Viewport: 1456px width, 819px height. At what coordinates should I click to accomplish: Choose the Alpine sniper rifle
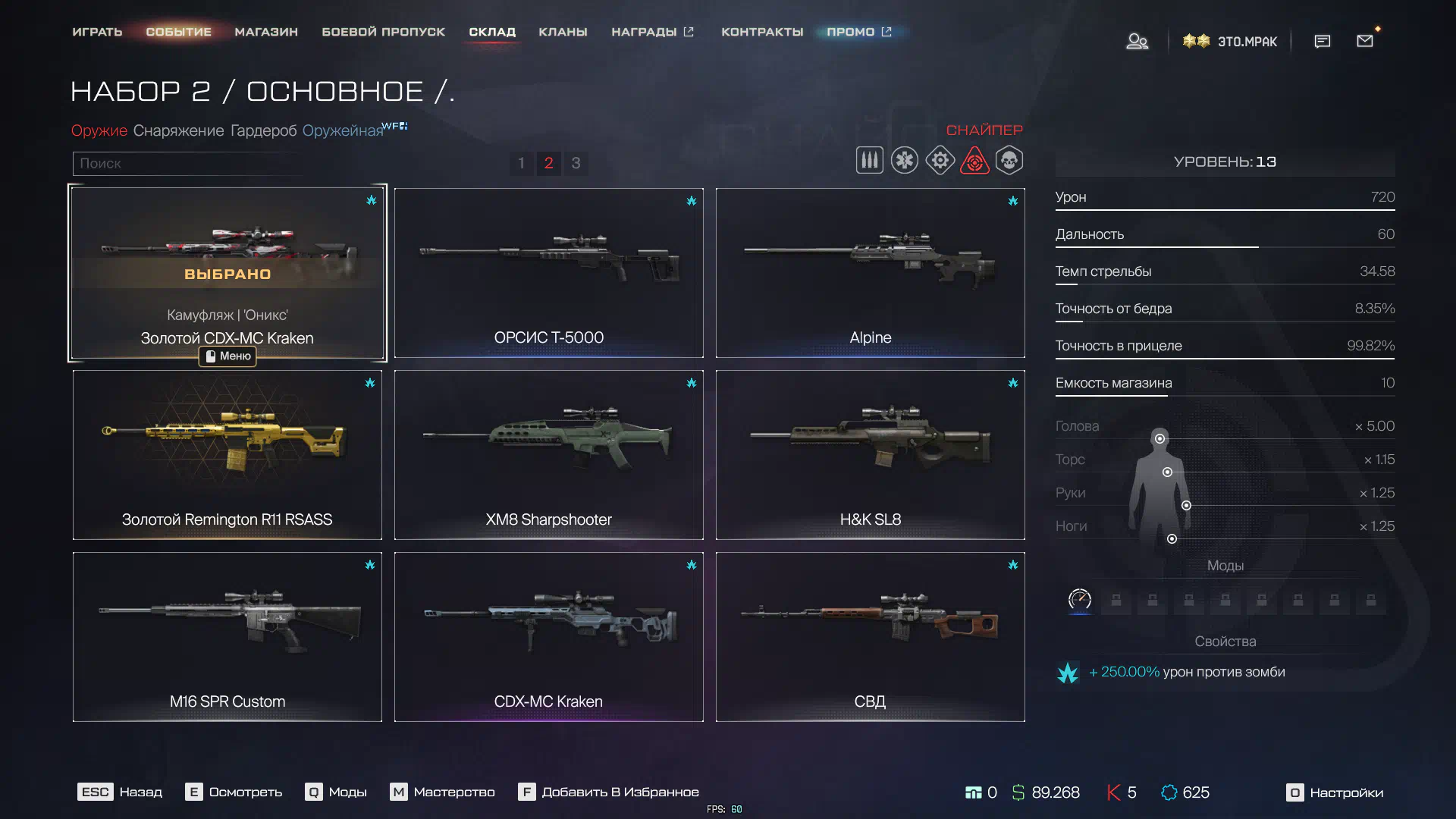pos(870,273)
